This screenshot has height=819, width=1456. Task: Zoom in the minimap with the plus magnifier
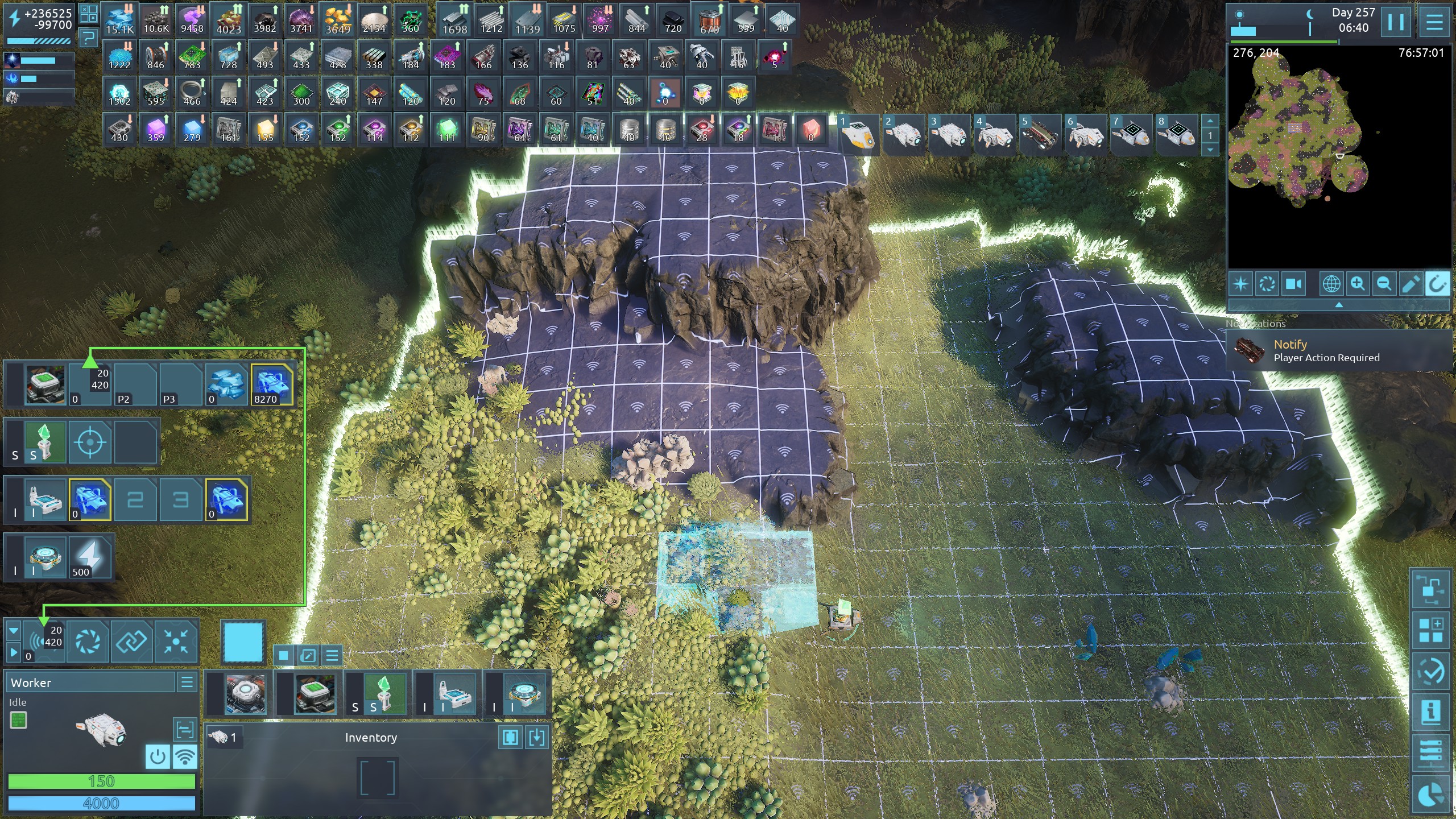(x=1358, y=284)
